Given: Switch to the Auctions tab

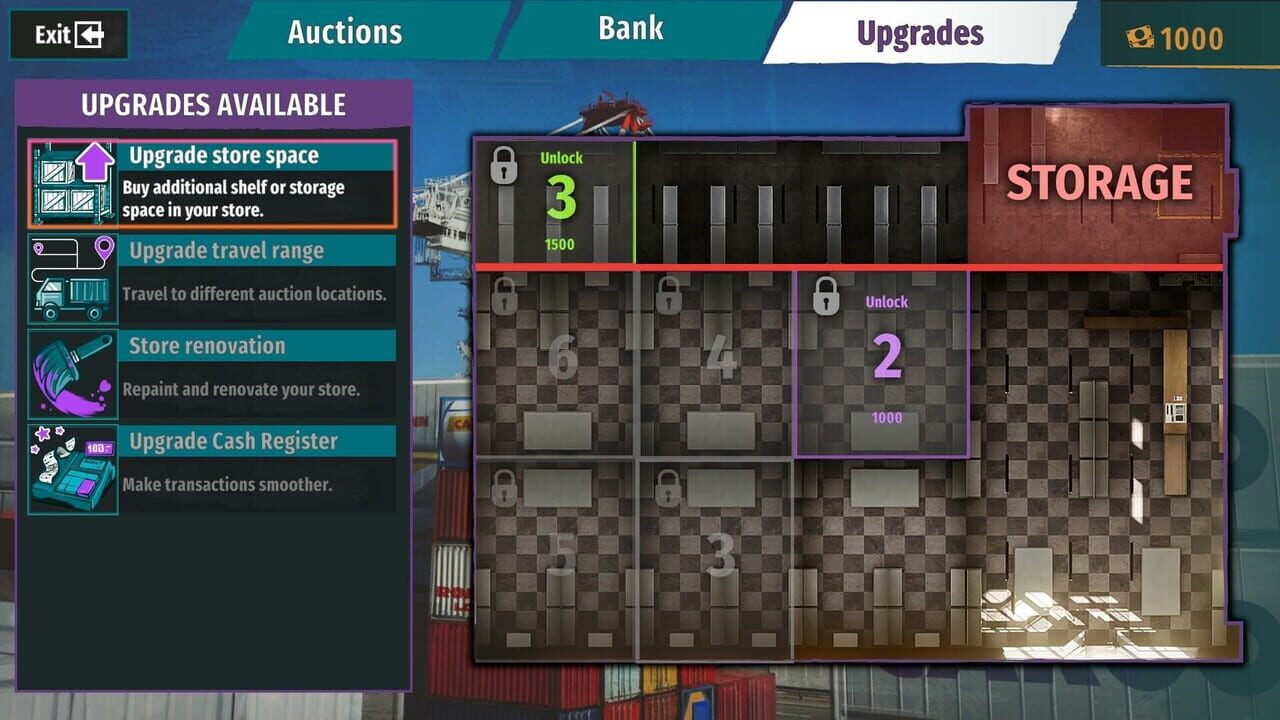Looking at the screenshot, I should coord(343,31).
